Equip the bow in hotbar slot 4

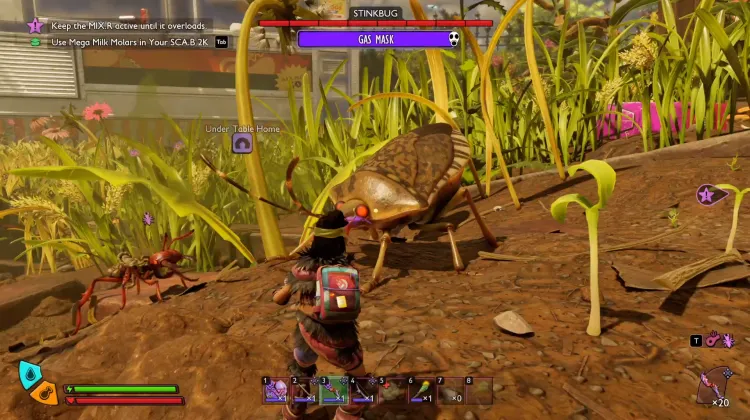coord(363,390)
